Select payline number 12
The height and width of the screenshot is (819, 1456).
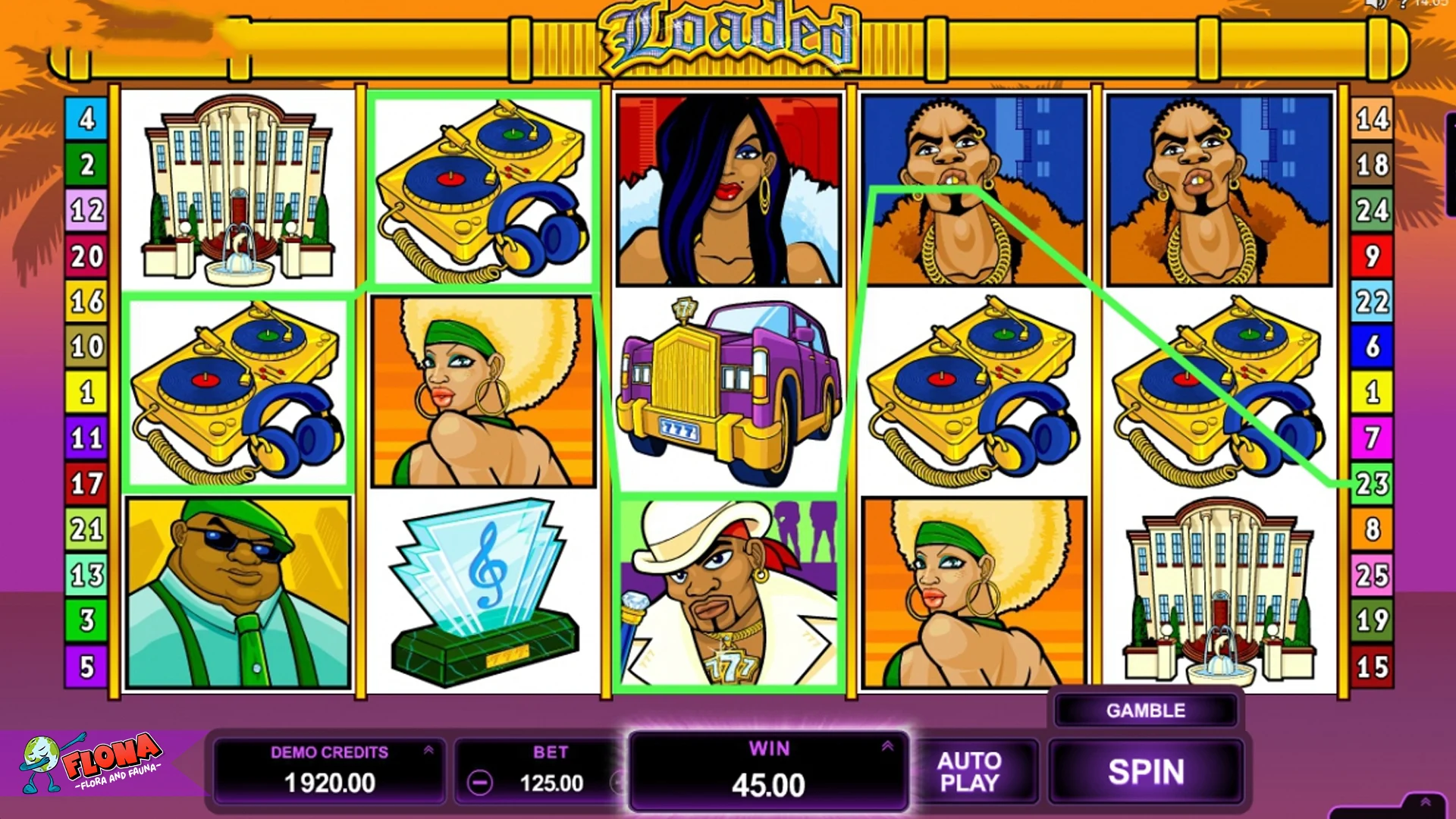86,210
